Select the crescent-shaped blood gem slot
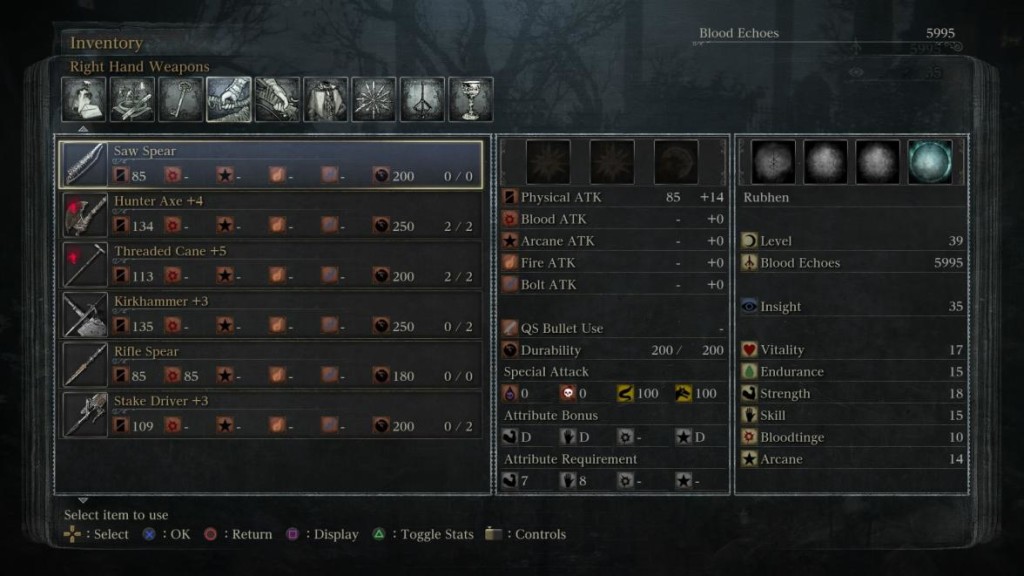This screenshot has width=1024, height=576. pos(676,162)
